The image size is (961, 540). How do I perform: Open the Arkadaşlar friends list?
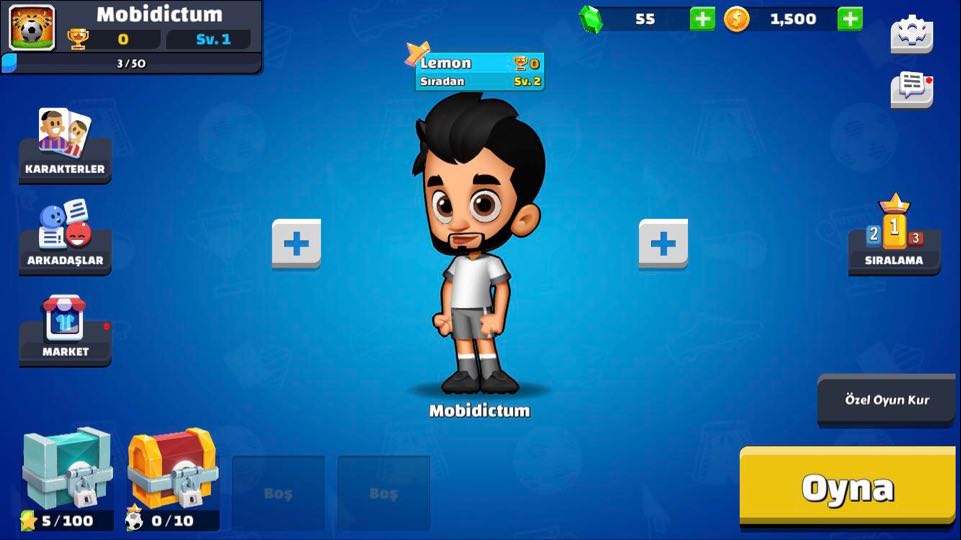[65, 237]
